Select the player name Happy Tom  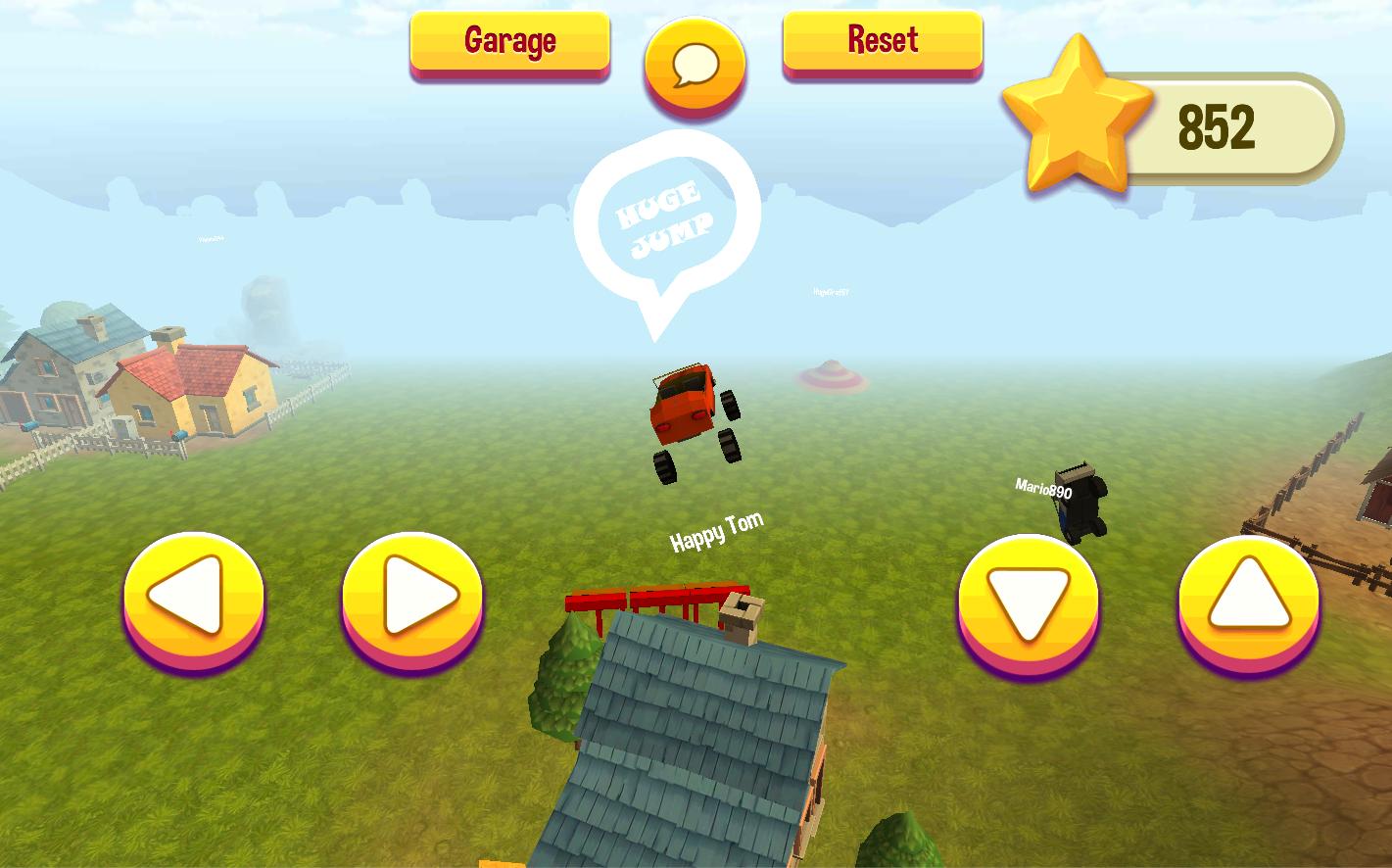717,532
